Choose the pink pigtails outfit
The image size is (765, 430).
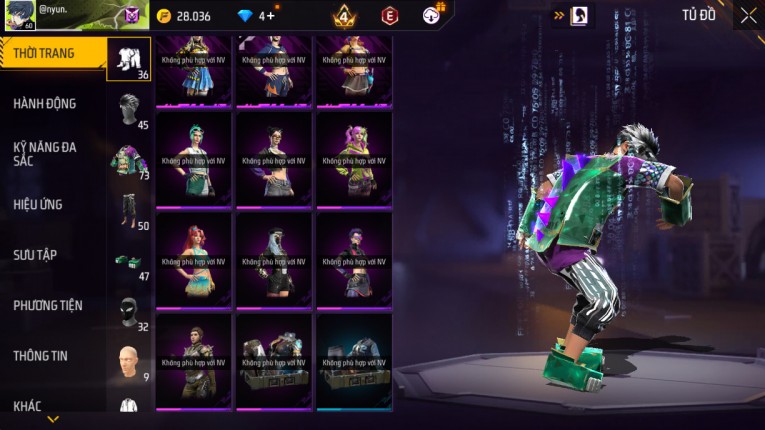click(353, 158)
